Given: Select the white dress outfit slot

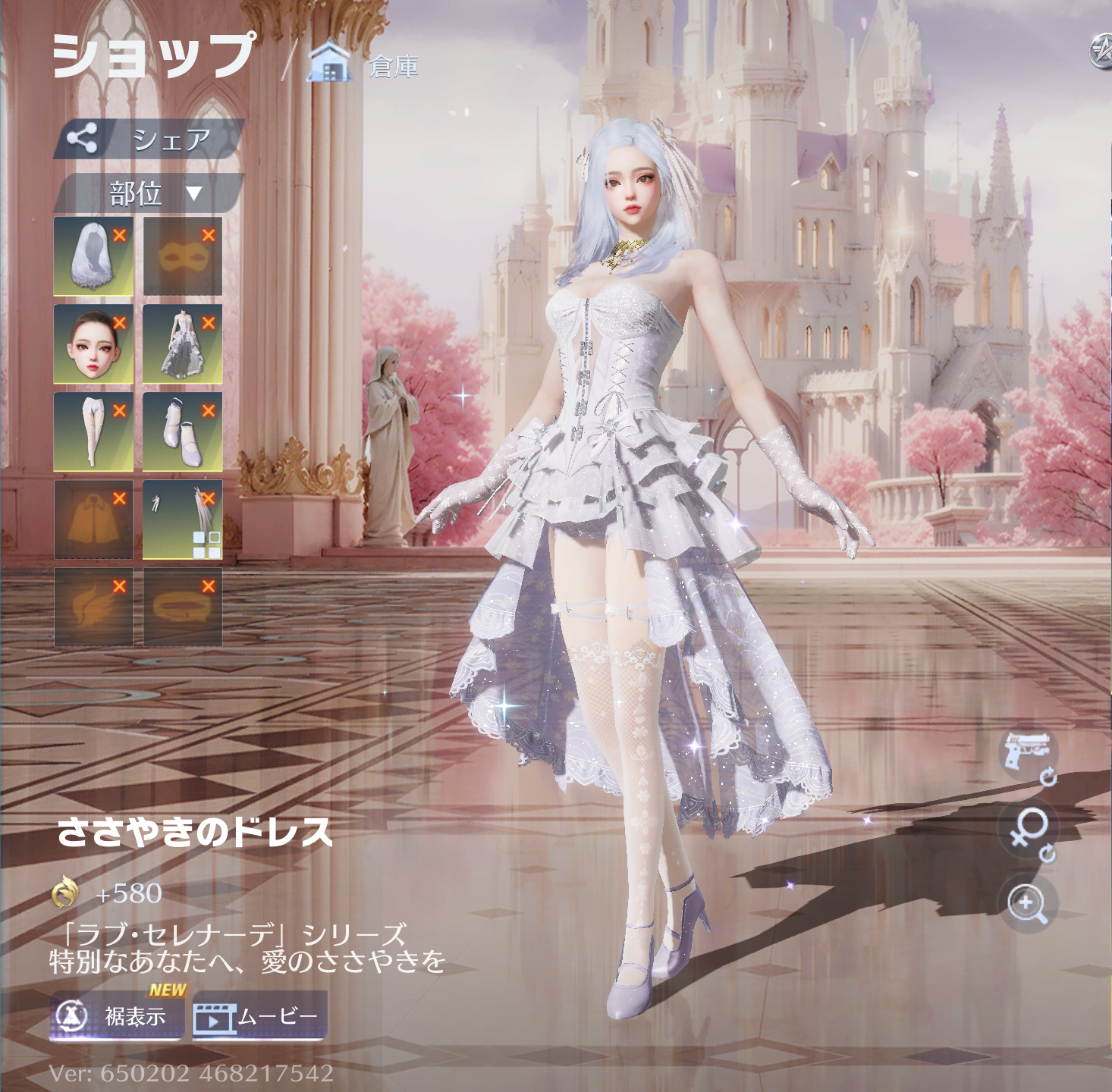Looking at the screenshot, I should (x=182, y=344).
